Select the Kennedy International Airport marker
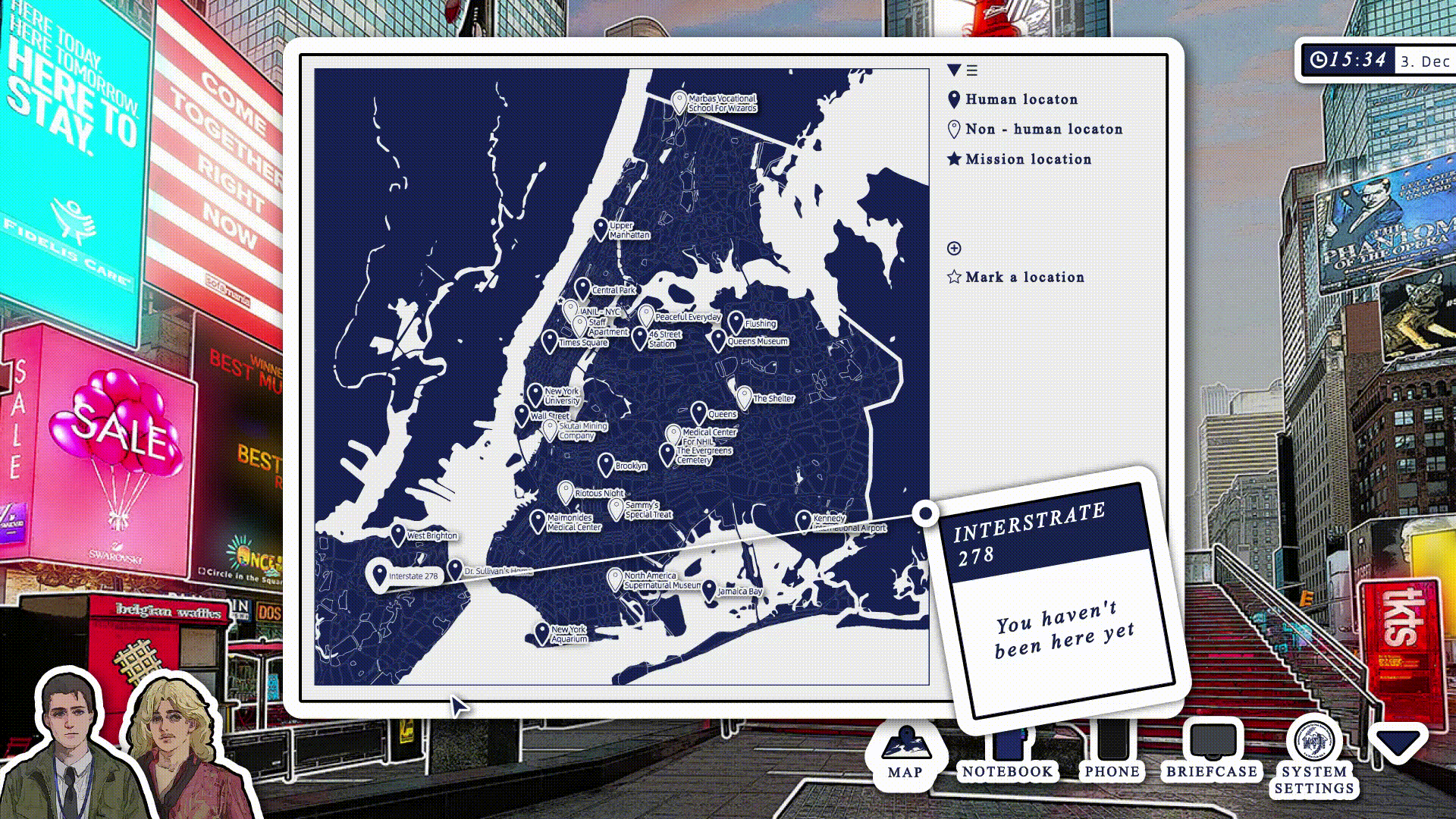1456x819 pixels. click(x=804, y=520)
